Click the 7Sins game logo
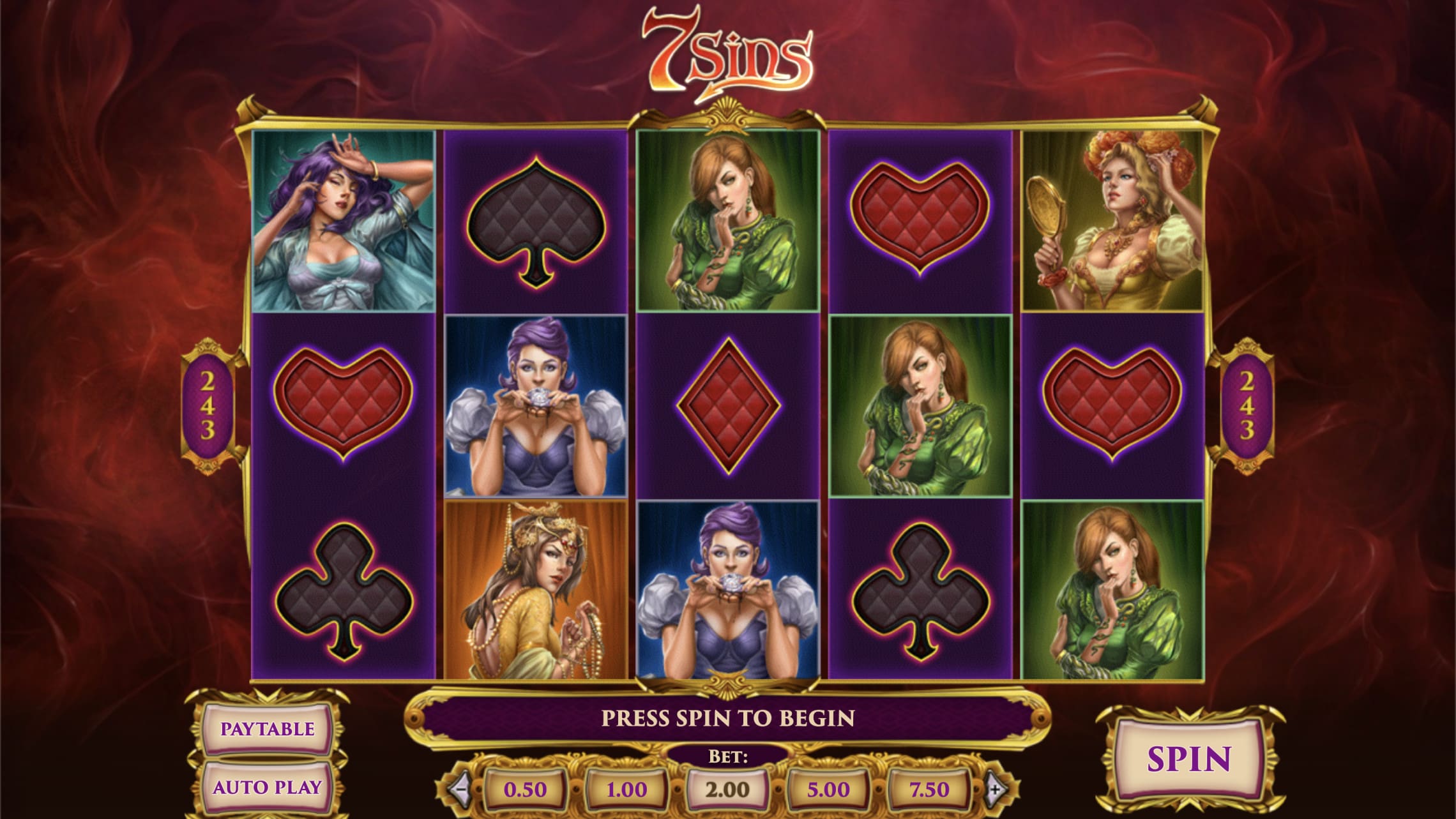Image resolution: width=1456 pixels, height=819 pixels. tap(727, 48)
